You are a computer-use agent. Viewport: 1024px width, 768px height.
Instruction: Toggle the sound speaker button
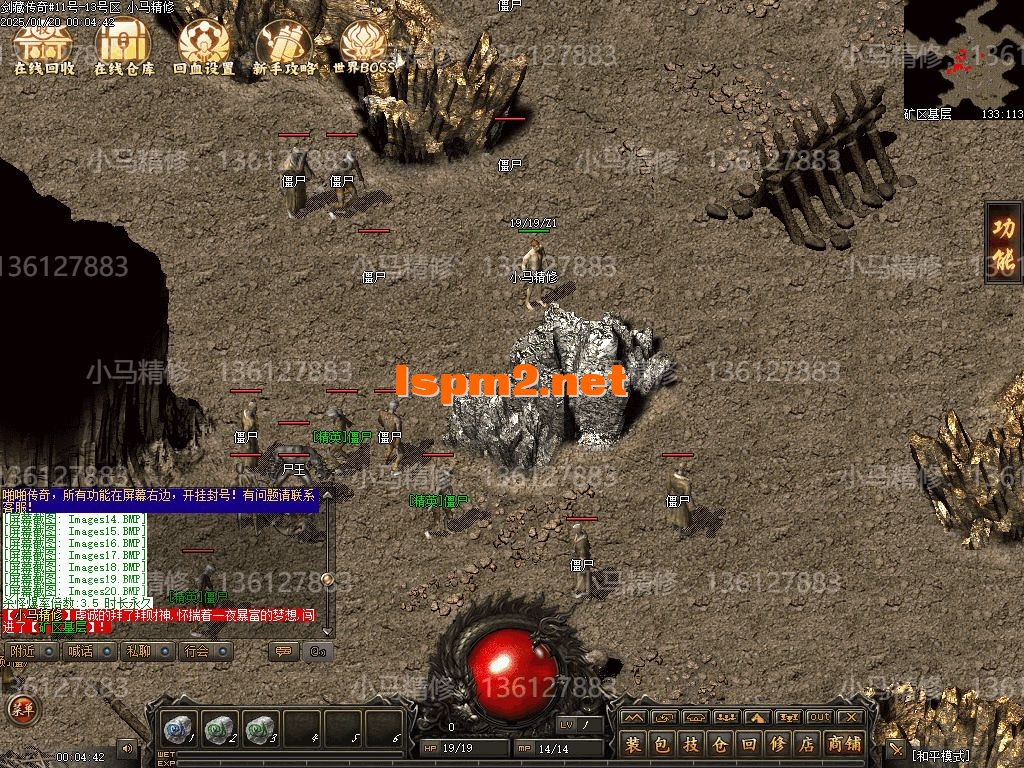127,747
